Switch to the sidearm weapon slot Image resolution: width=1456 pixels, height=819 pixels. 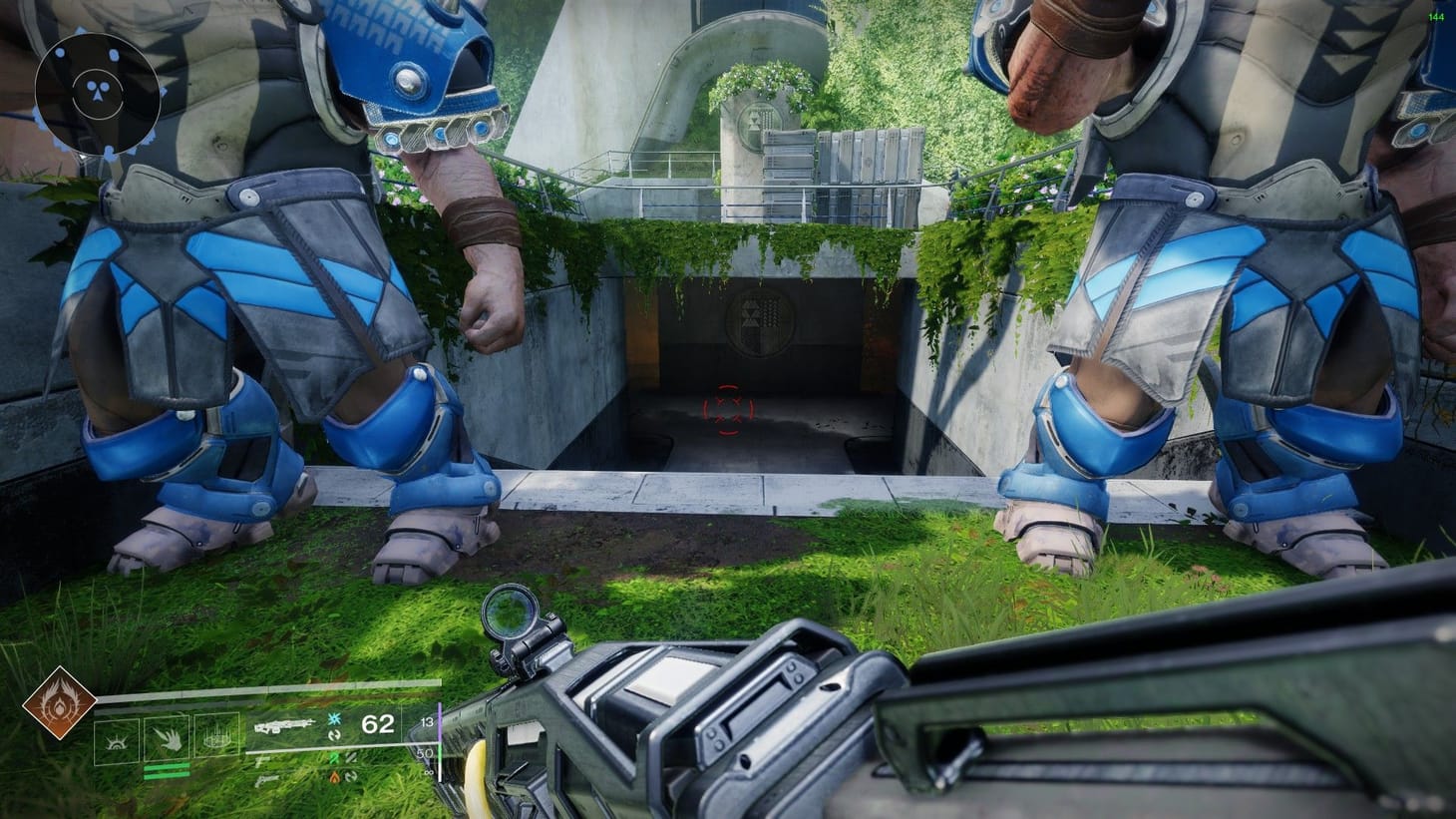point(262,760)
